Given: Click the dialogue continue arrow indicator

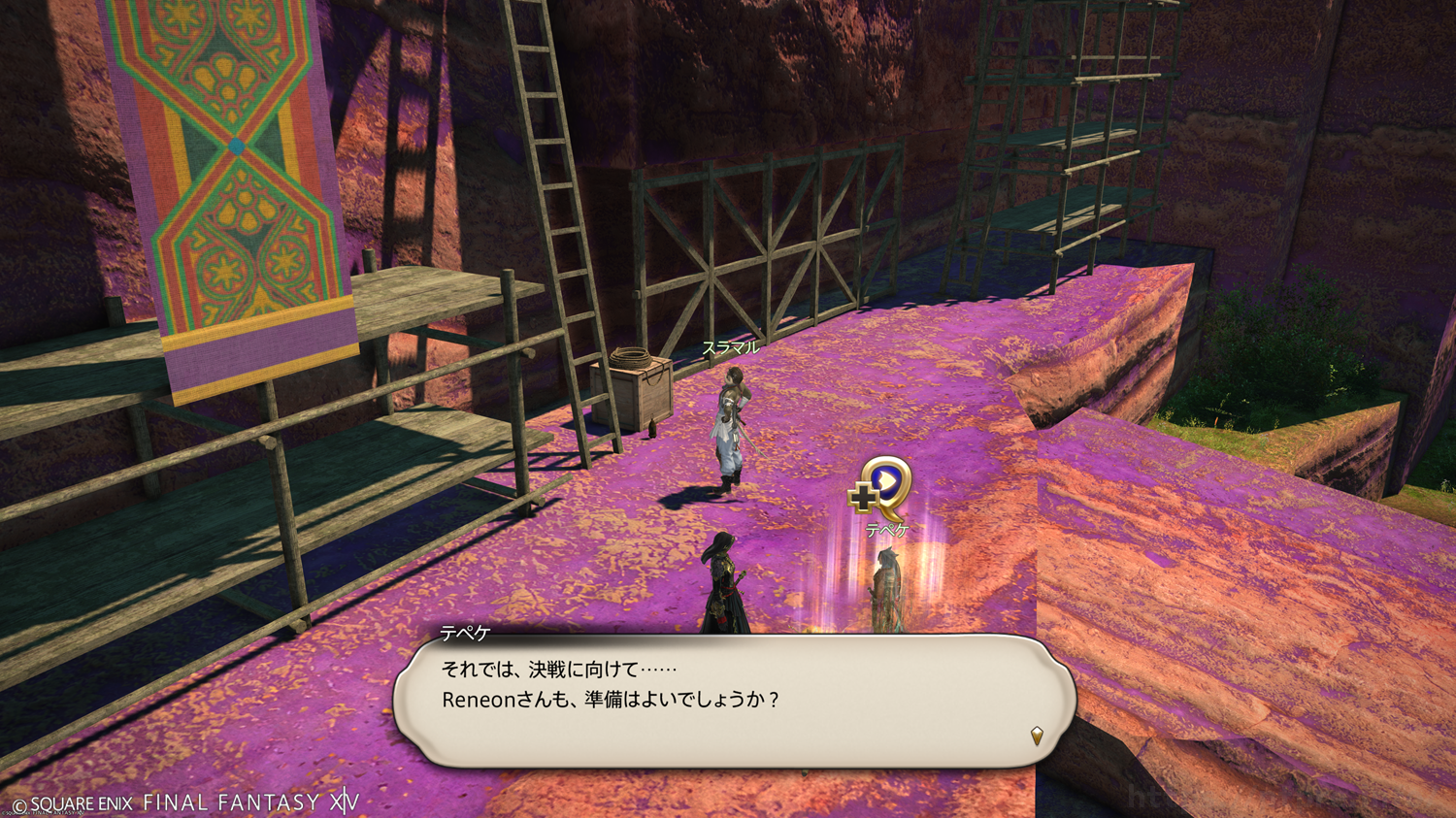Looking at the screenshot, I should (1037, 736).
